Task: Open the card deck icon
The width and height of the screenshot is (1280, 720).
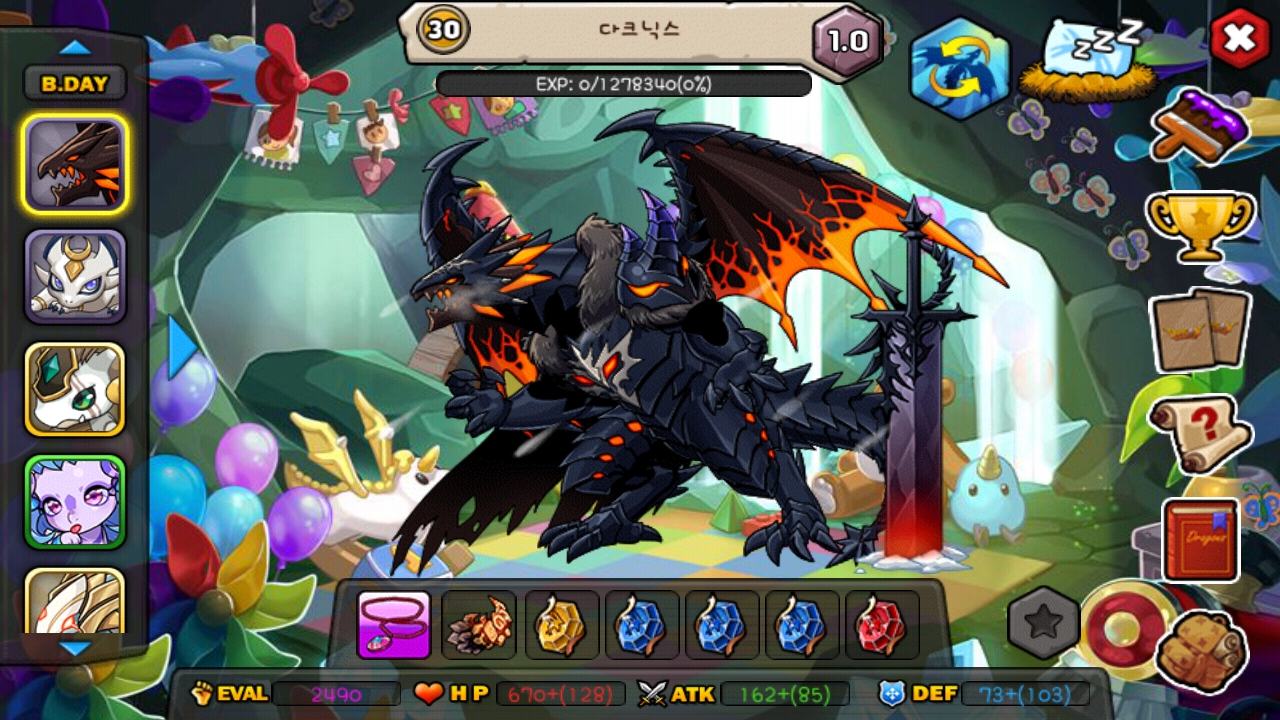Action: 1199,330
